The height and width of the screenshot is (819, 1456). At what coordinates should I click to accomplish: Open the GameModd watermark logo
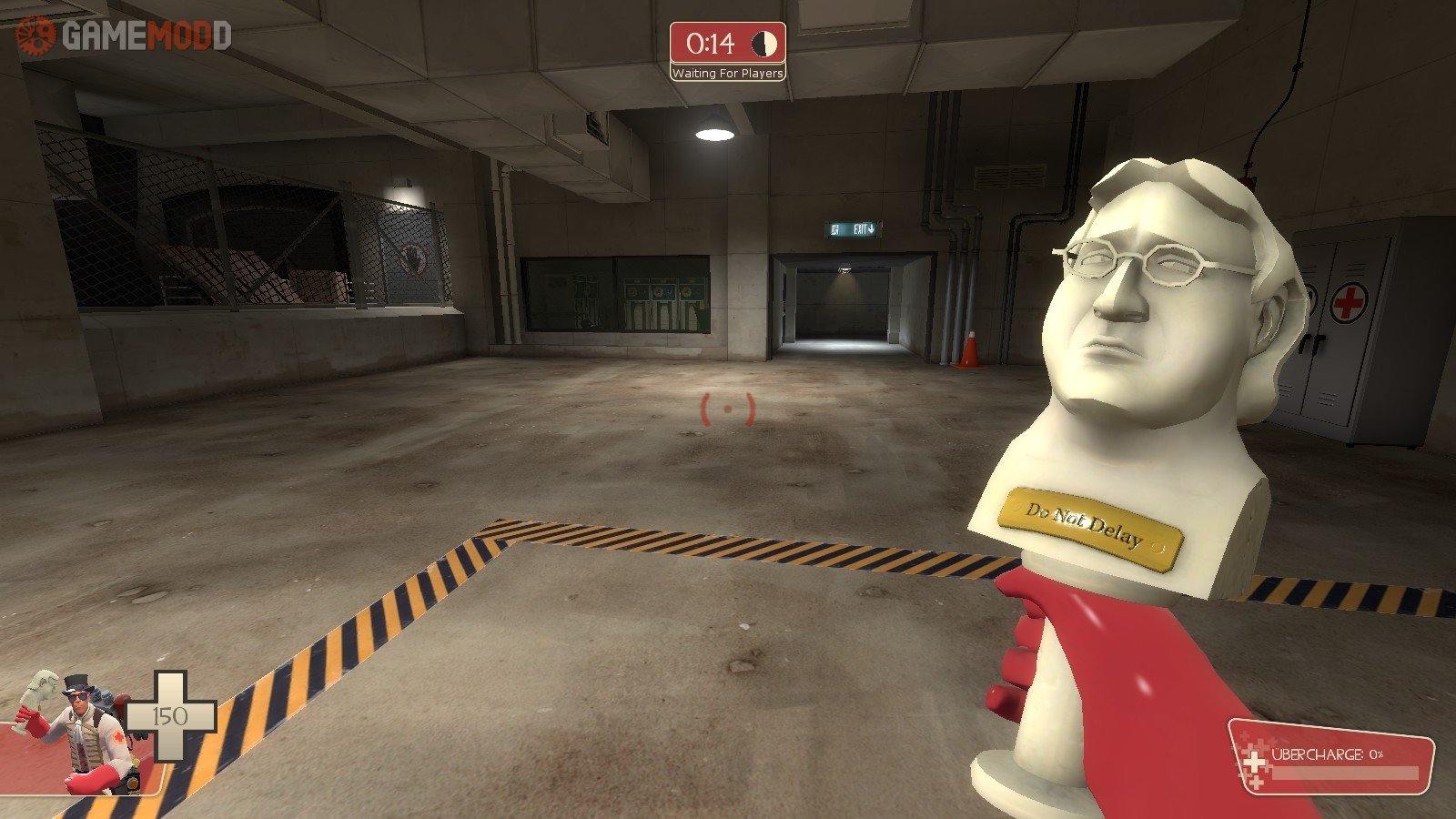coord(124,35)
